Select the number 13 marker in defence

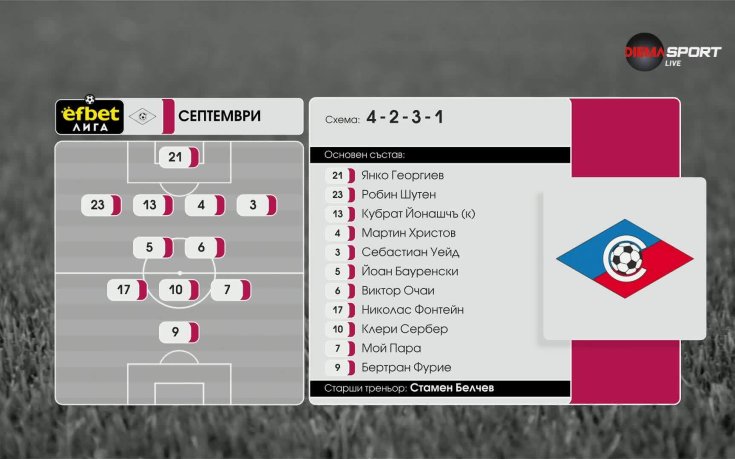click(x=153, y=205)
